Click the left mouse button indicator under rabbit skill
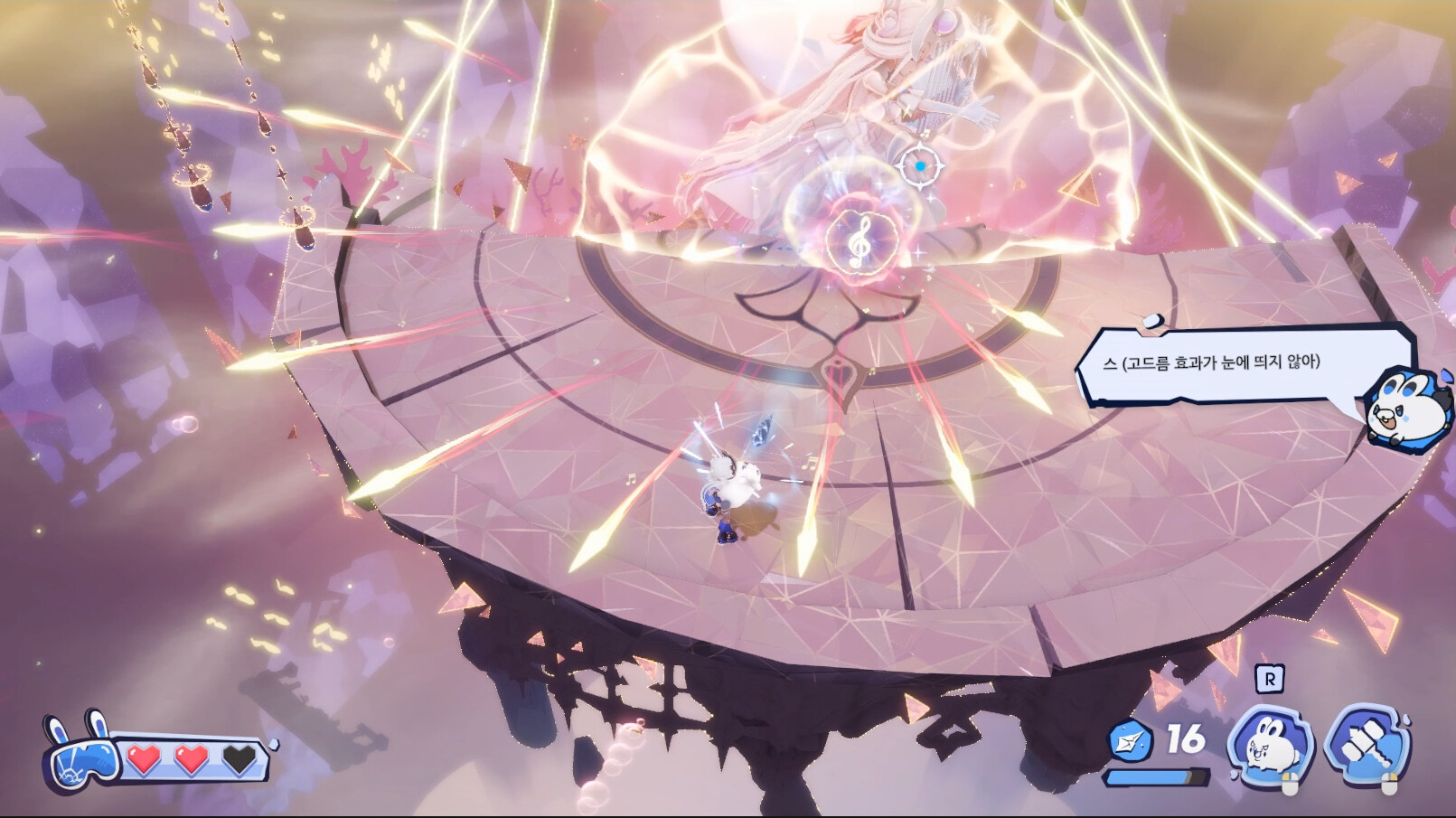1456x818 pixels. (x=1291, y=782)
